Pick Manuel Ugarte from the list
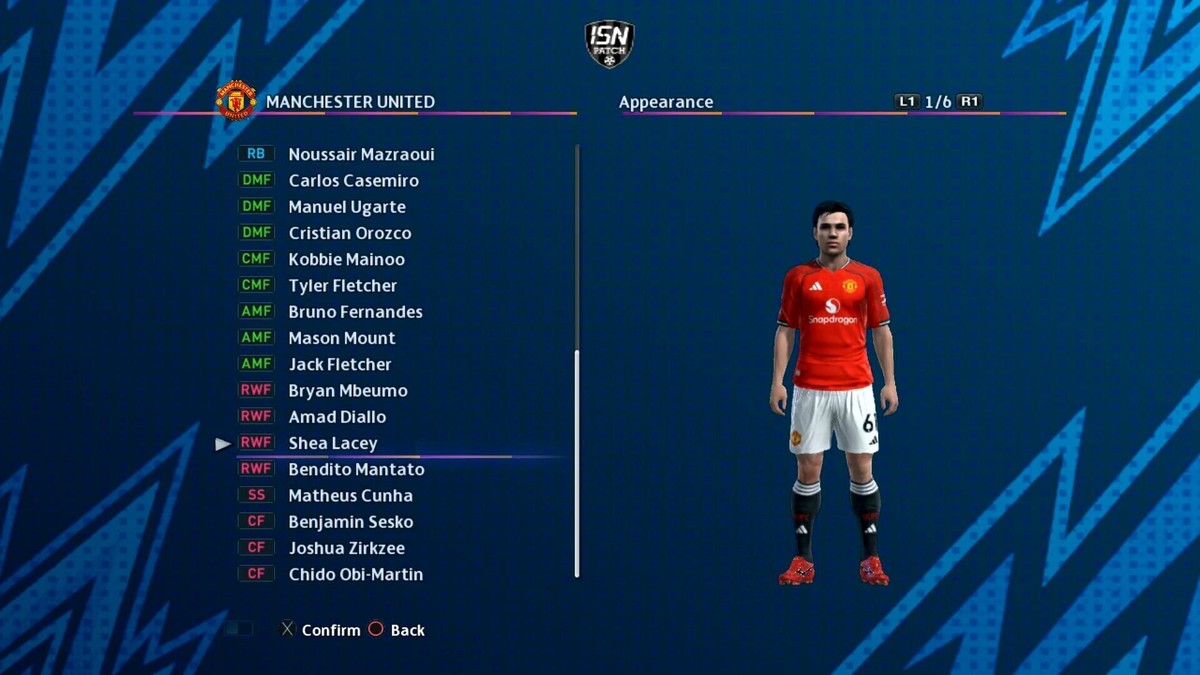This screenshot has width=1200, height=675. [347, 207]
